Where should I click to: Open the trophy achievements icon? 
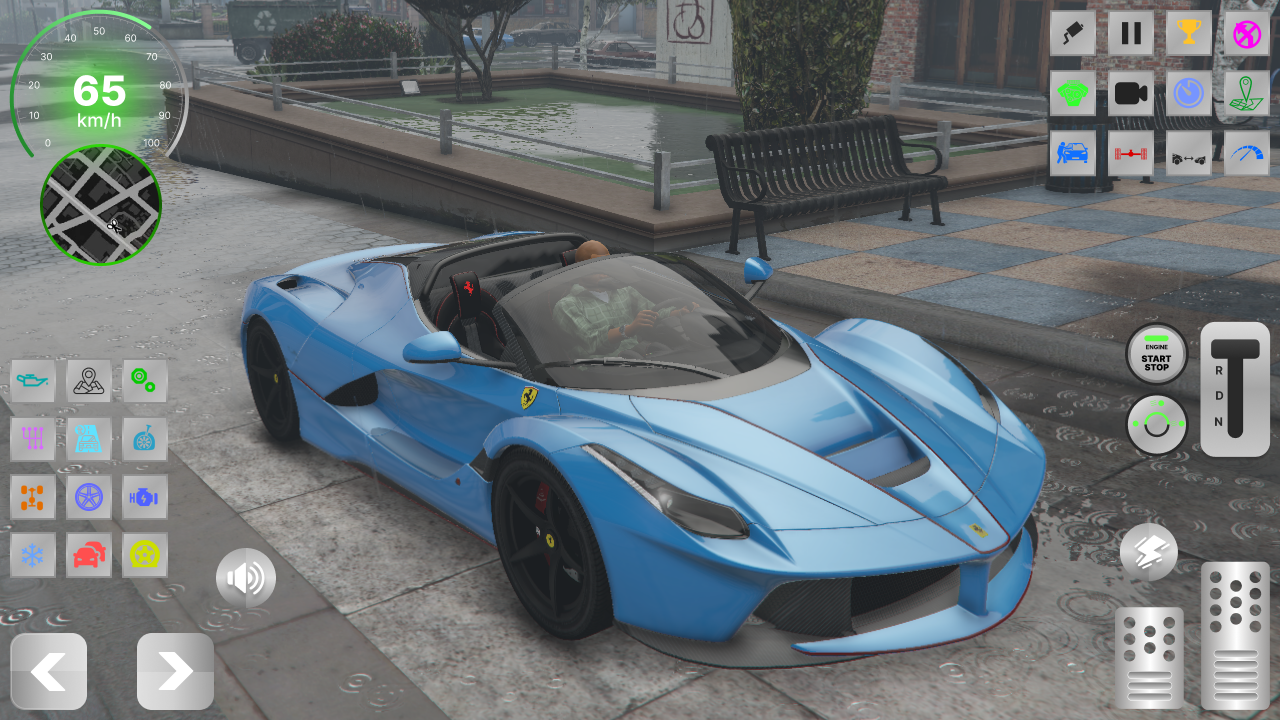tap(1188, 33)
